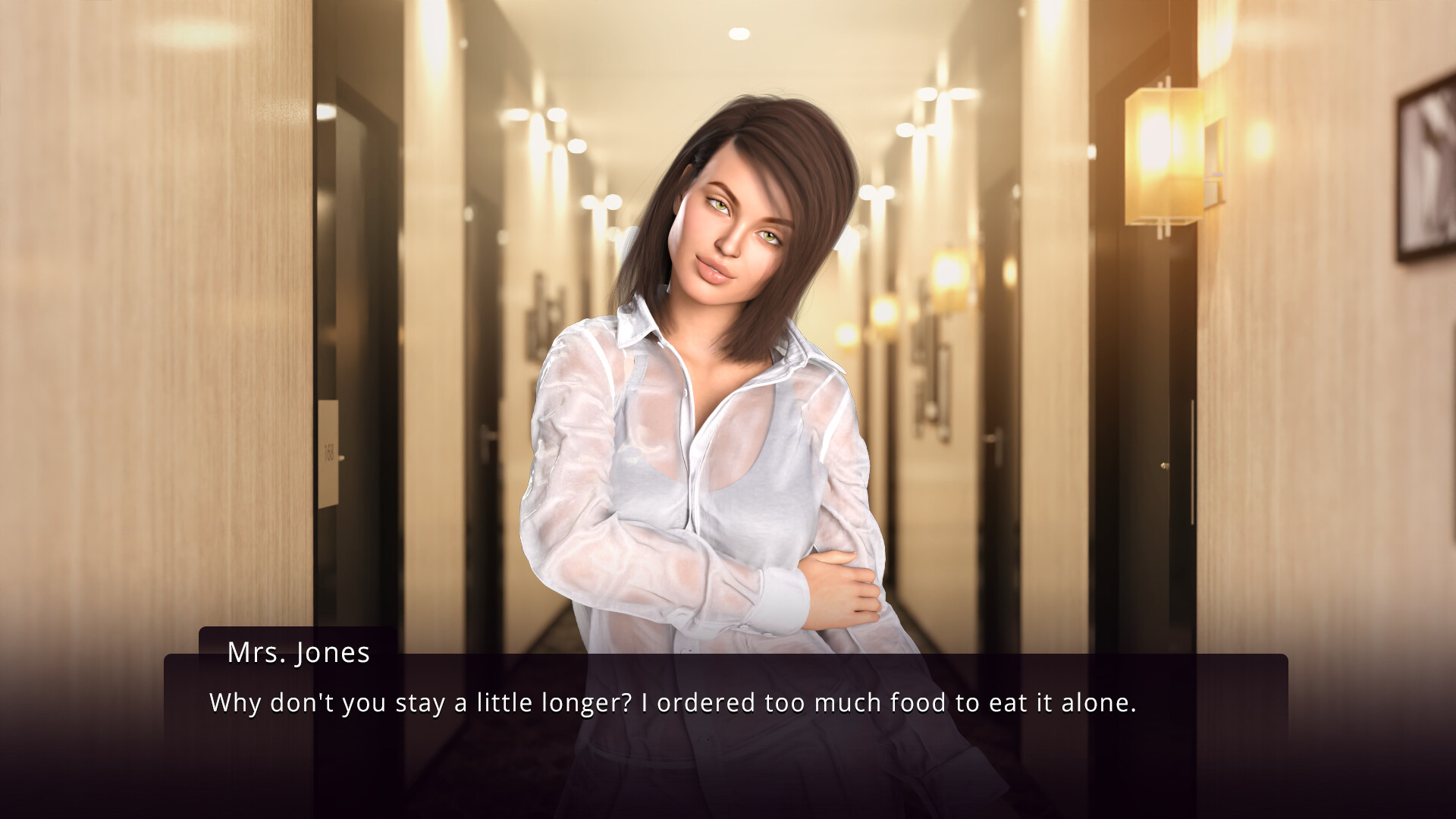The height and width of the screenshot is (819, 1456).
Task: Click the Mrs. Jones name label
Action: (x=297, y=653)
